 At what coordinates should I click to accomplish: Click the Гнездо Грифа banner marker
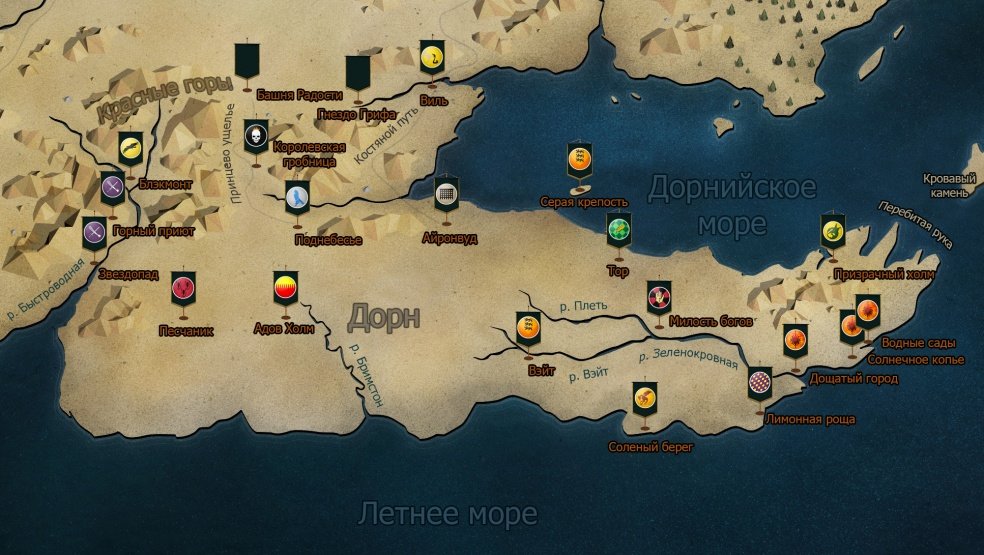pos(358,72)
